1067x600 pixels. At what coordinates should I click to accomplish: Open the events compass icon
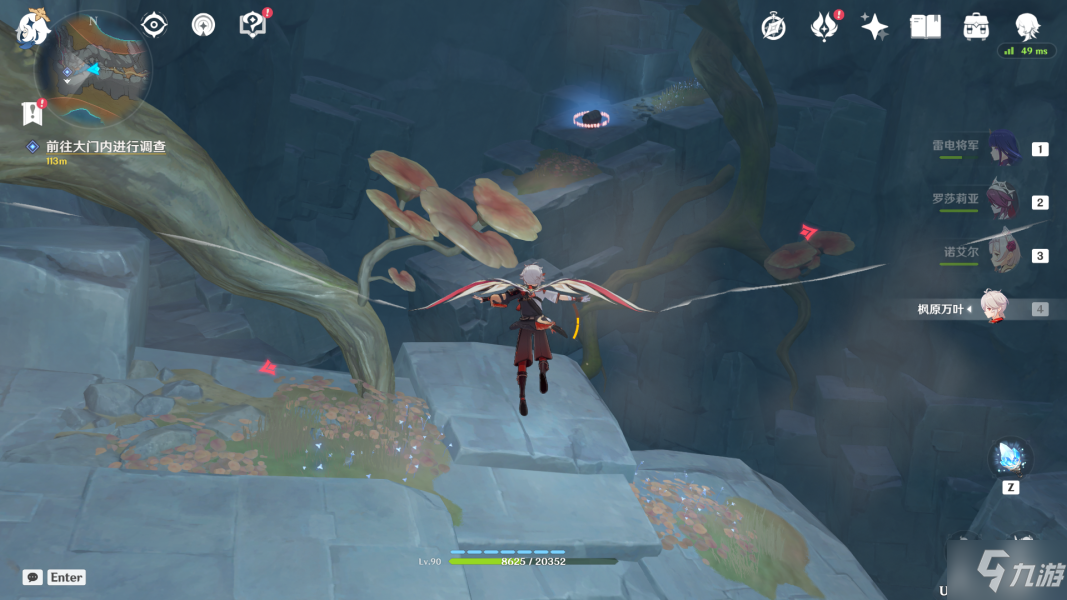773,27
